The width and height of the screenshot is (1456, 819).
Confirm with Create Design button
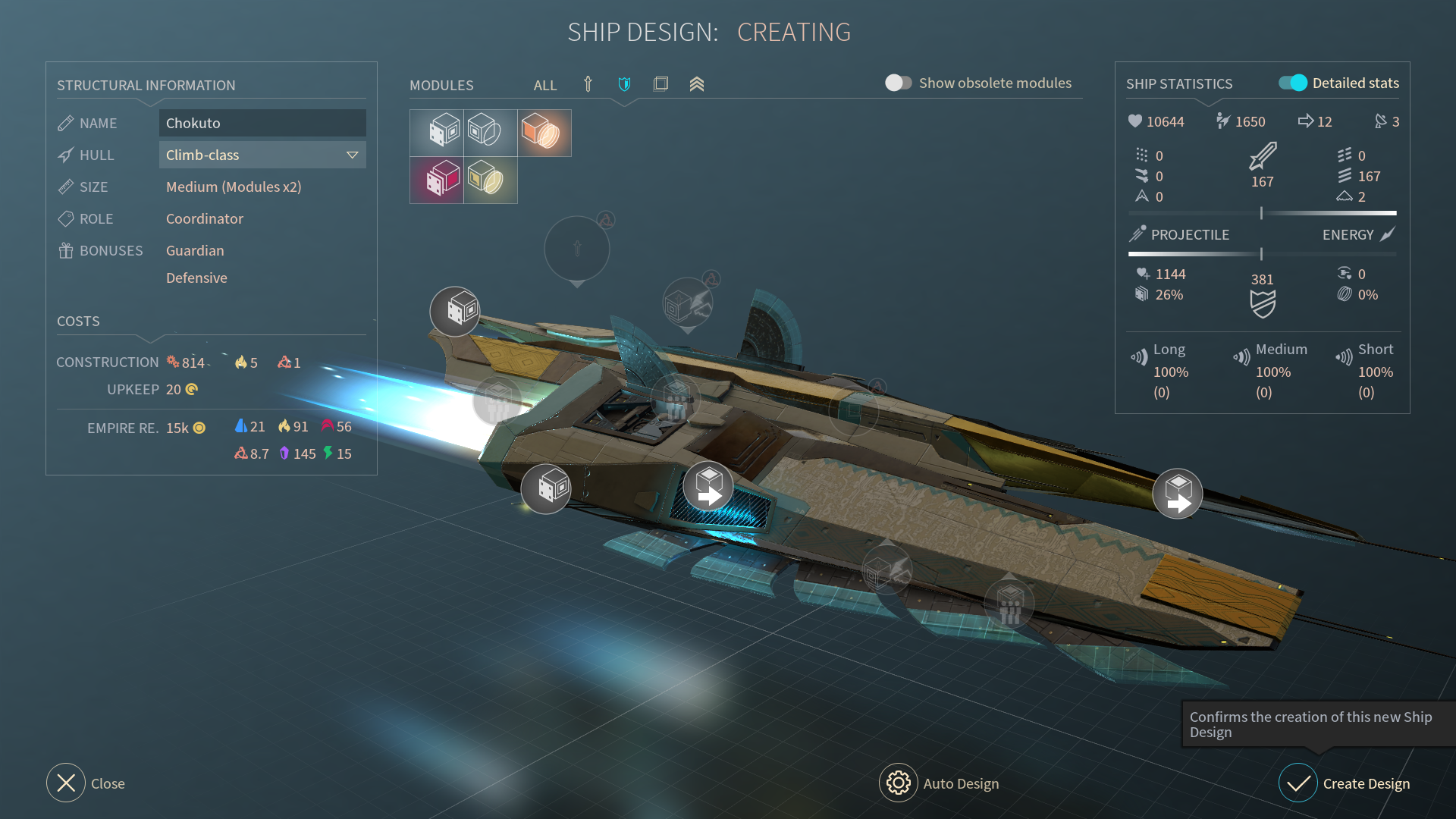(1298, 783)
